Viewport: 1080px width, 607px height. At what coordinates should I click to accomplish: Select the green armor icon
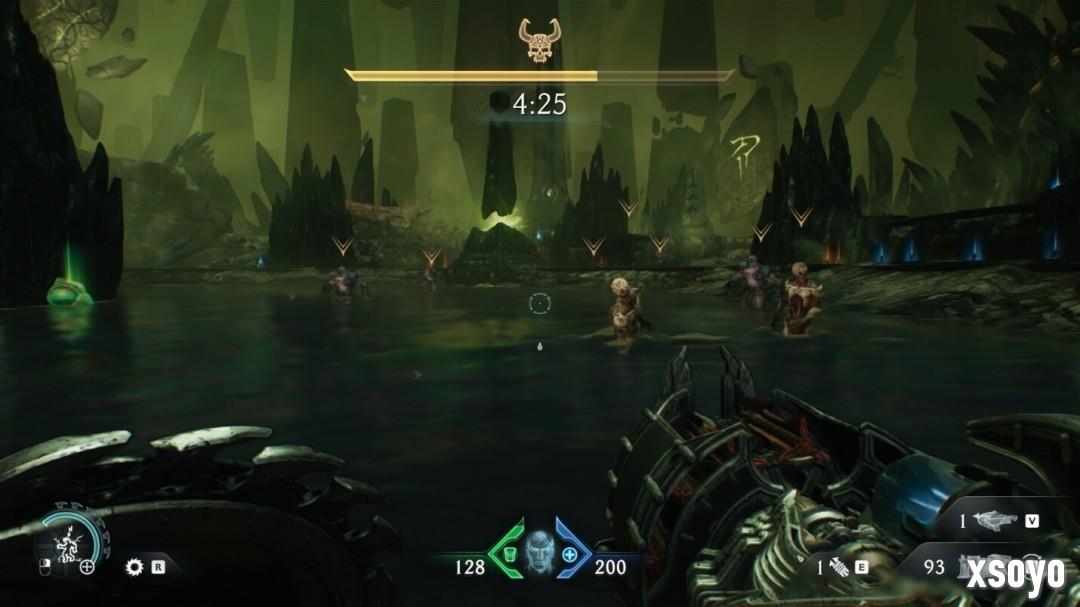click(x=510, y=554)
